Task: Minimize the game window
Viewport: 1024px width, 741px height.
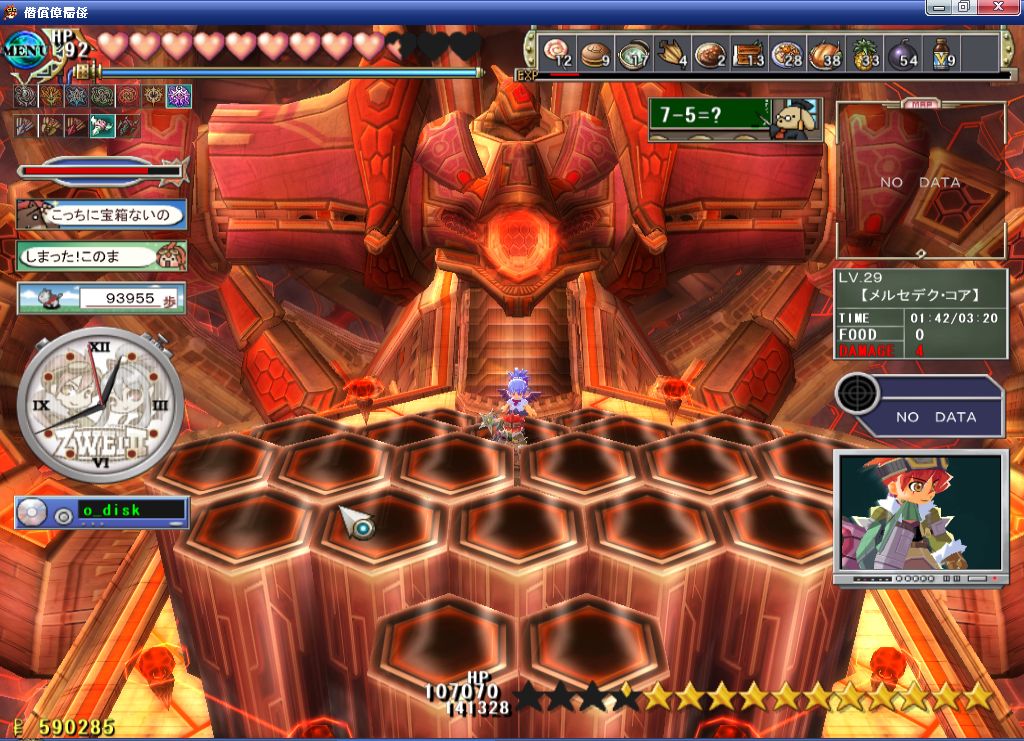Action: pos(939,7)
